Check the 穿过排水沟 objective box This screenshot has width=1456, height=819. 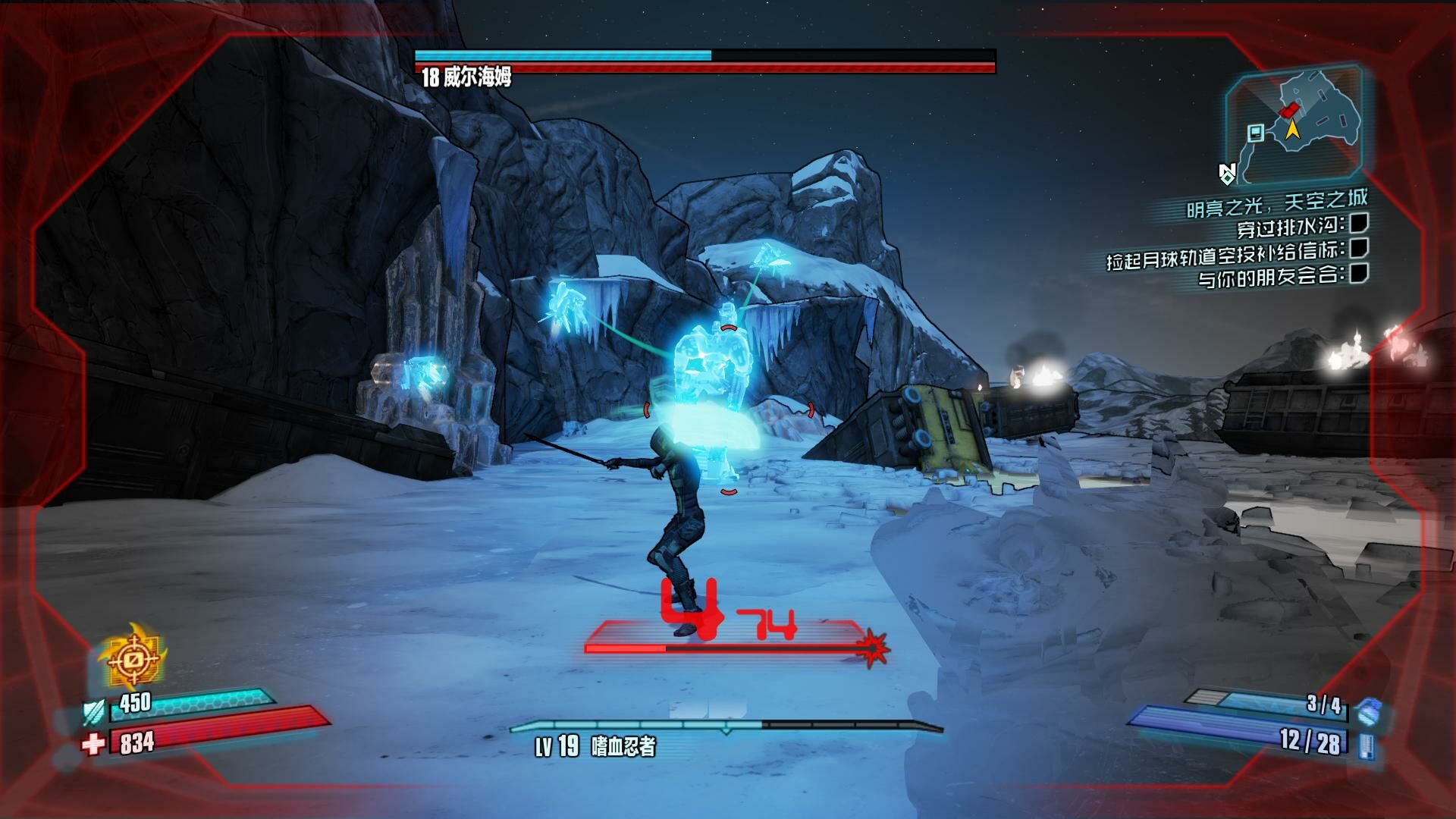pyautogui.click(x=1357, y=225)
